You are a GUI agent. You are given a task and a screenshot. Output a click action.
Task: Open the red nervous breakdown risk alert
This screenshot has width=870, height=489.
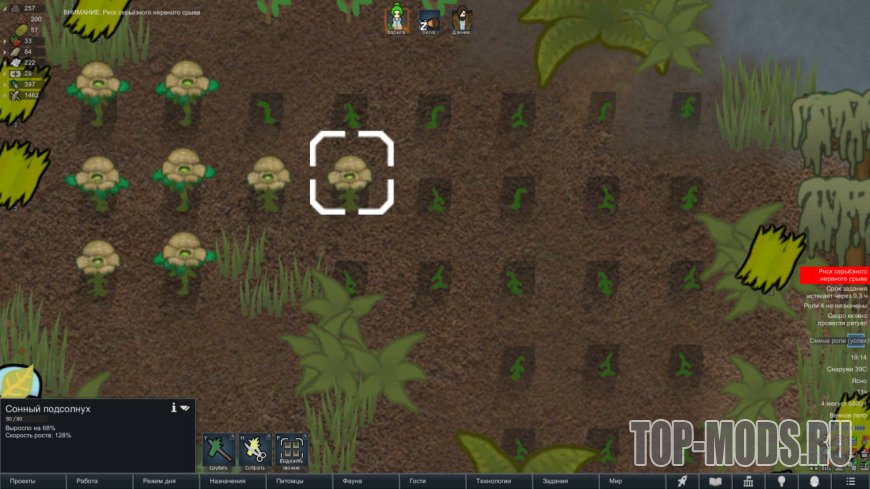coord(834,275)
